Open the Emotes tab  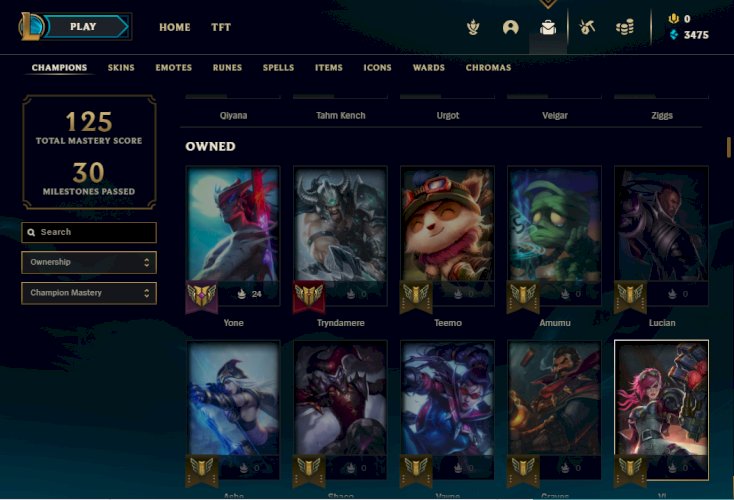pos(173,68)
